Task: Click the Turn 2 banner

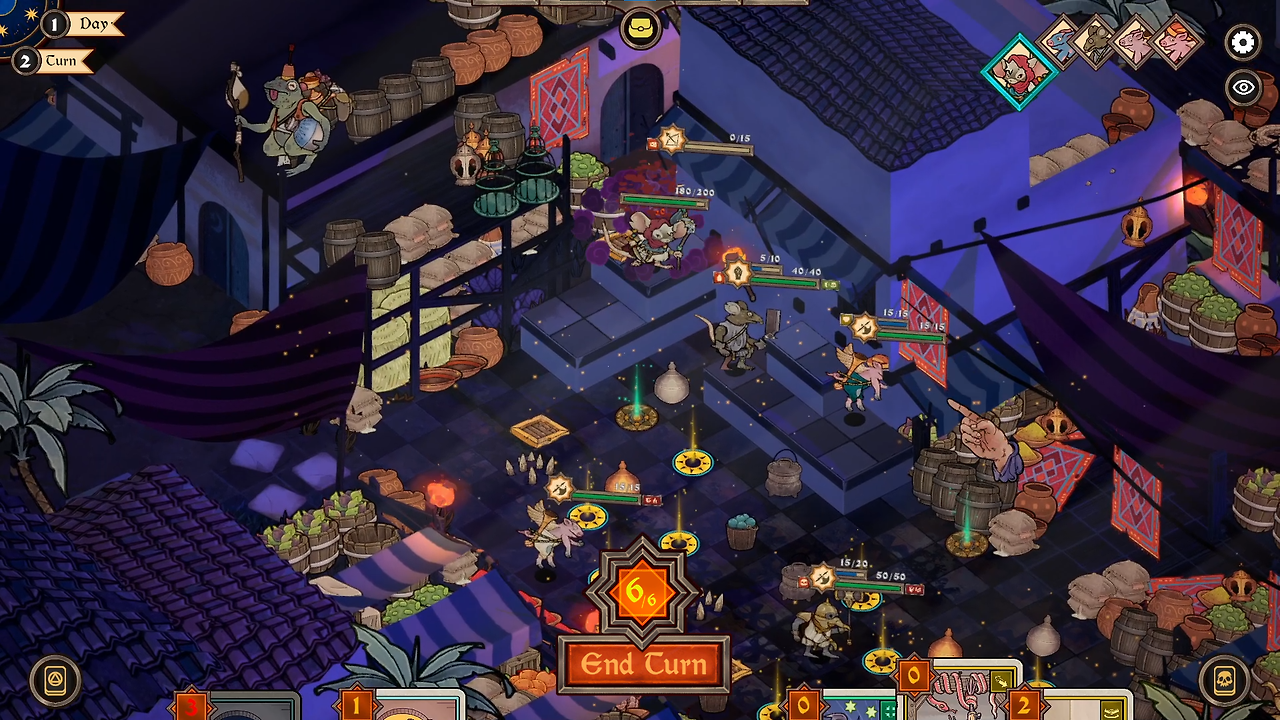Action: (x=62, y=61)
